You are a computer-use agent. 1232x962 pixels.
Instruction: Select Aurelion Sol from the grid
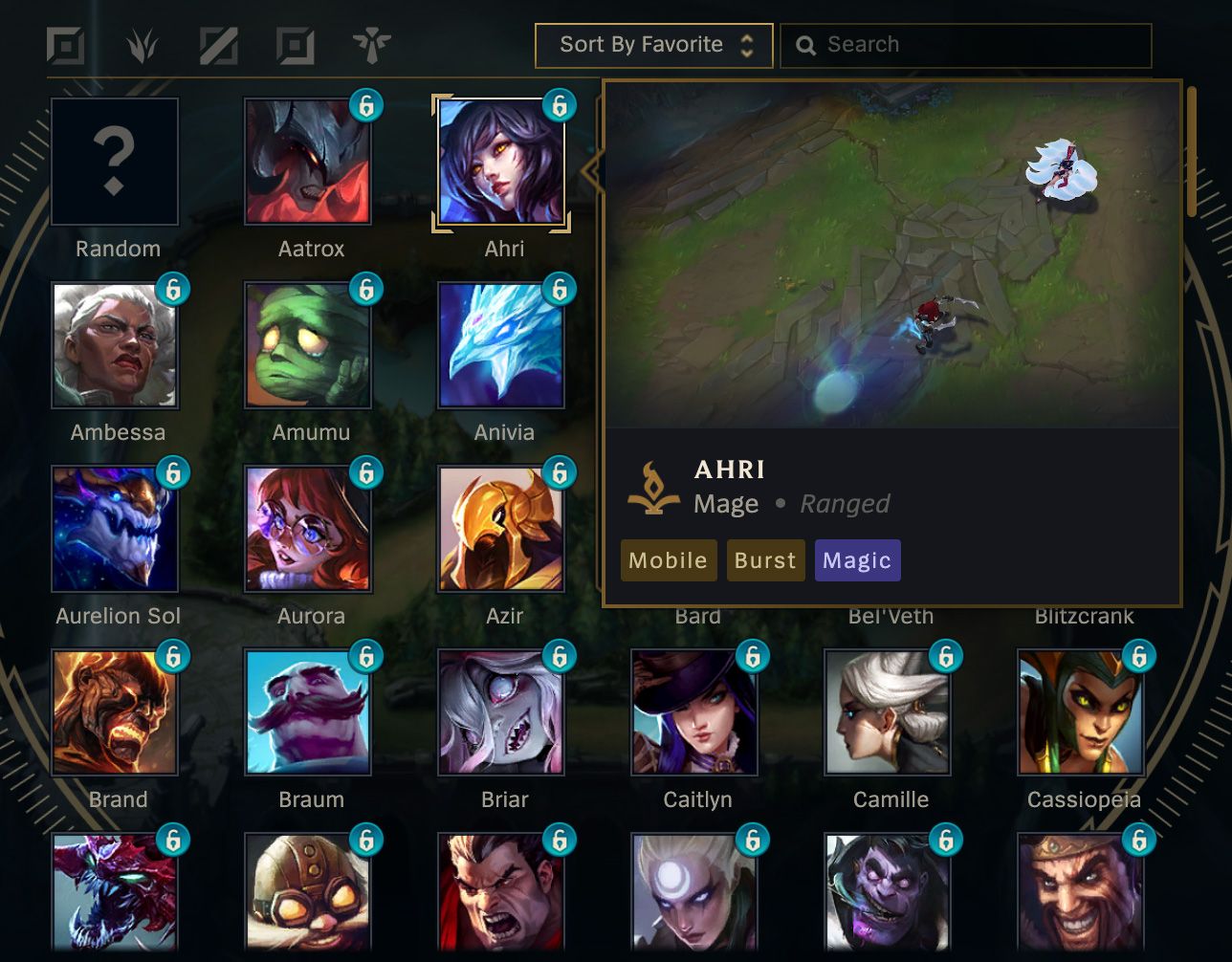pos(115,528)
